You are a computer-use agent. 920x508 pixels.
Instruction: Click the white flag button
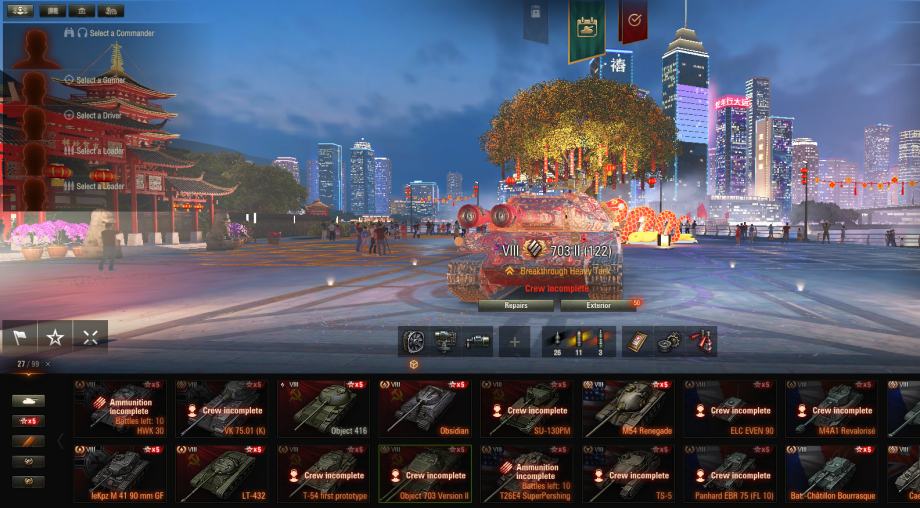(20, 337)
